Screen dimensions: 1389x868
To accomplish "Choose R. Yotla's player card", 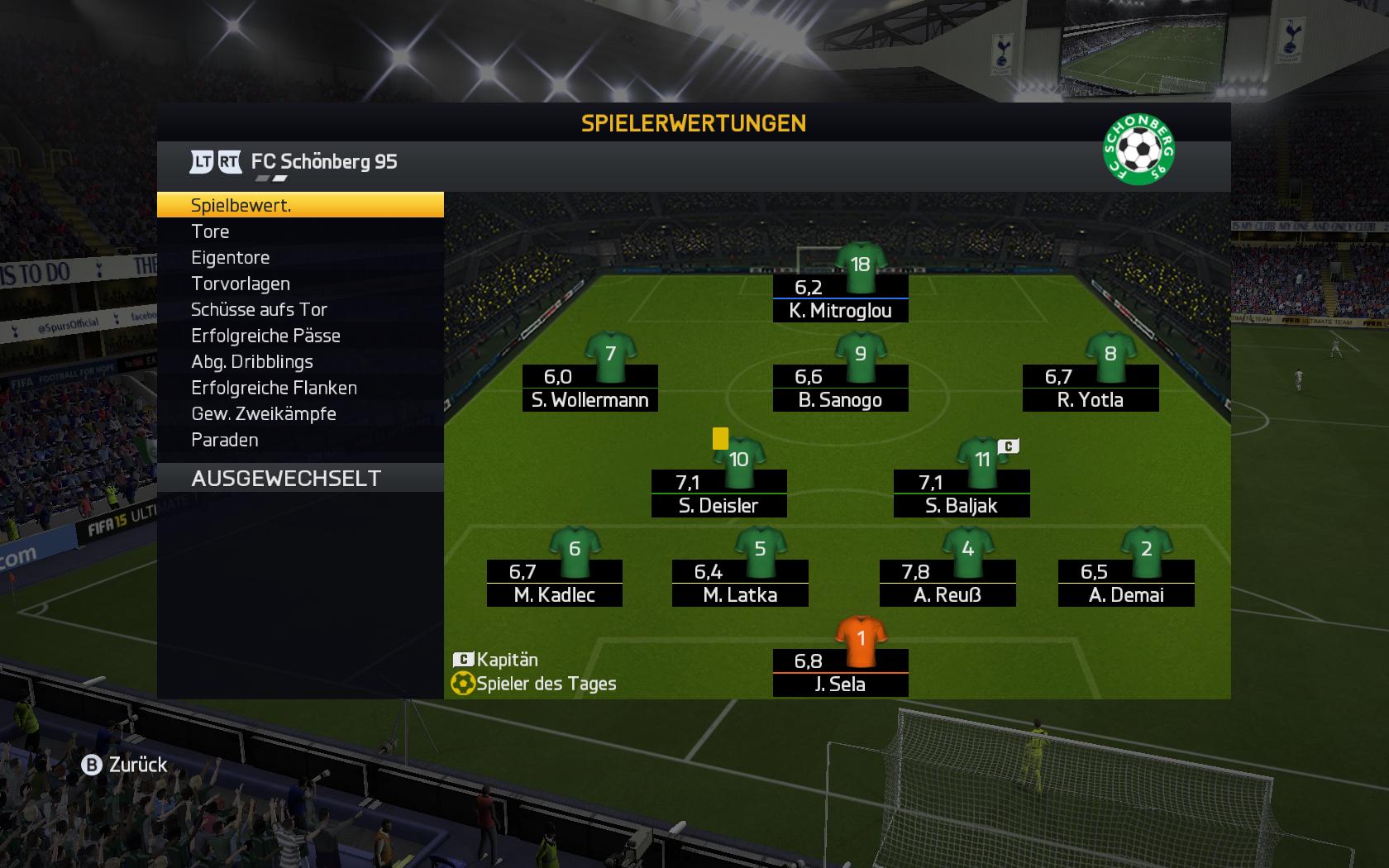I will (1090, 389).
